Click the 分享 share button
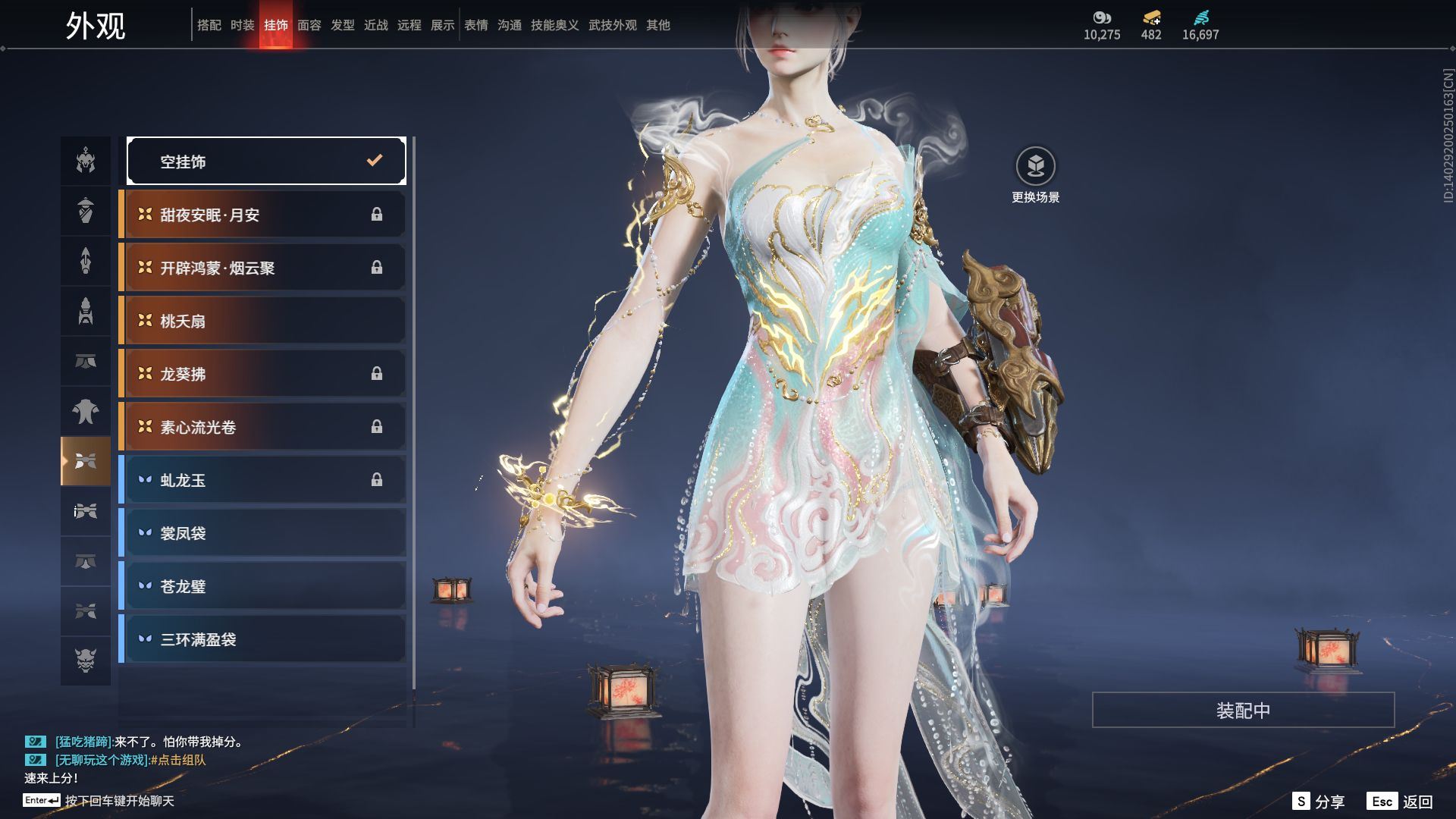Viewport: 1456px width, 819px height. click(1319, 802)
